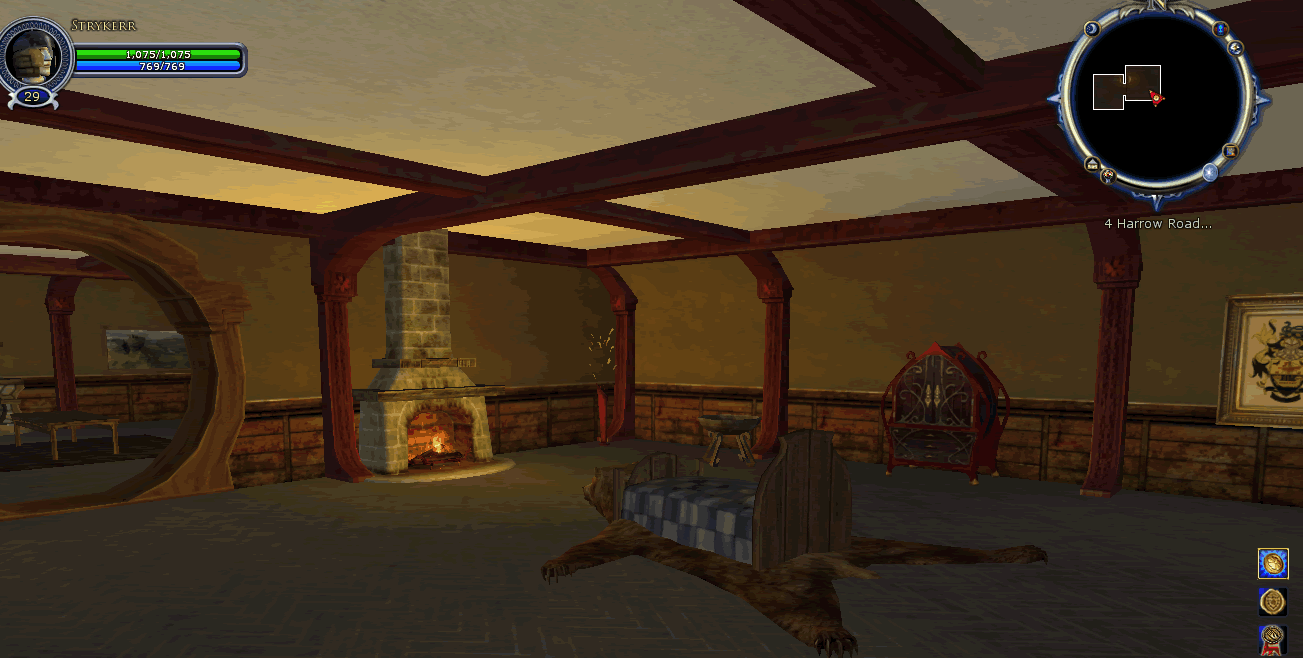Screen dimensions: 1303x658
Task: Select the gold coin icon with blue burst
Action: (1273, 564)
